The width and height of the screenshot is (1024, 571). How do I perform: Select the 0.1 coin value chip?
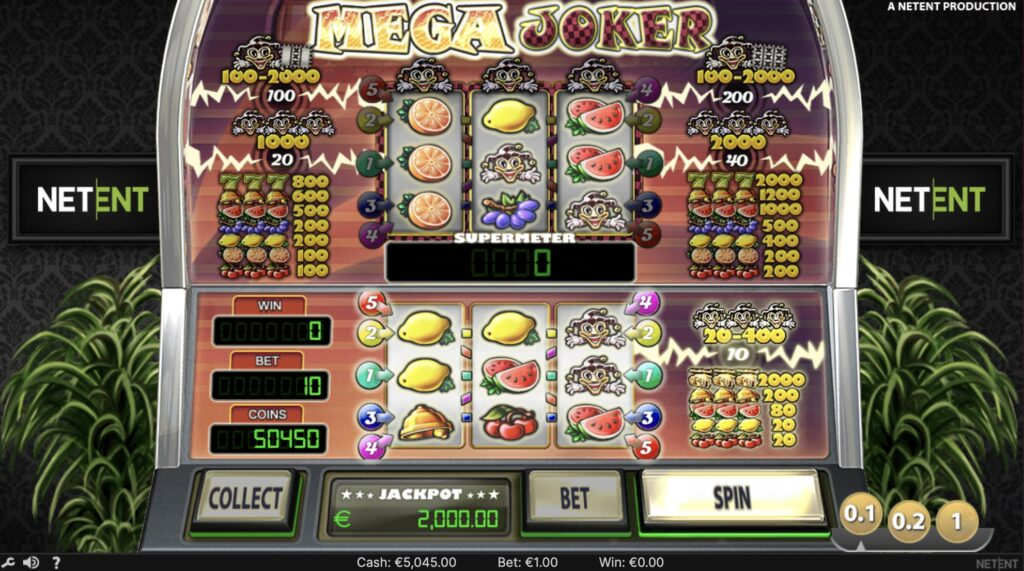[x=861, y=516]
